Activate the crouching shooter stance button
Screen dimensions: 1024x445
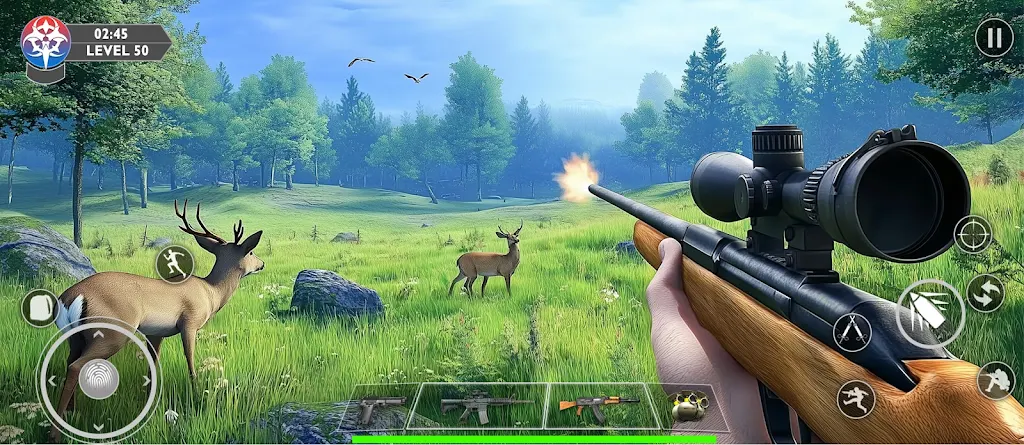click(x=996, y=380)
